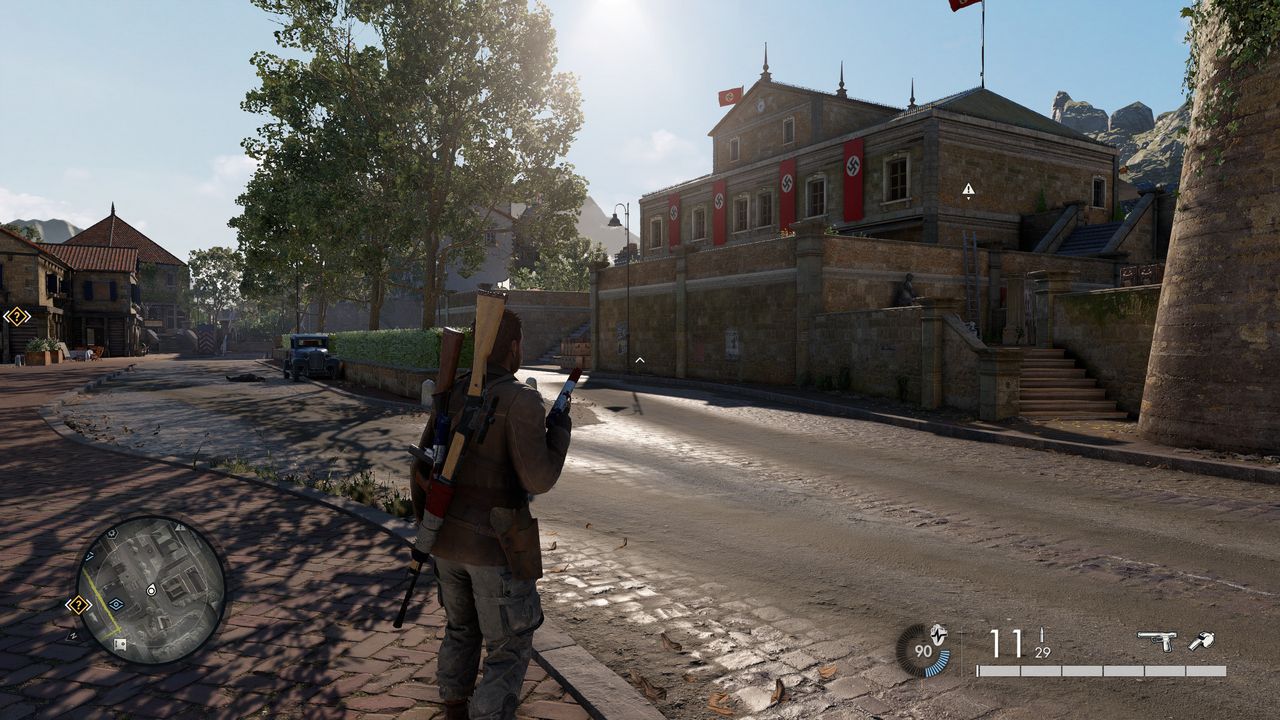
Task: Select the pistol weapon icon
Action: click(1156, 641)
